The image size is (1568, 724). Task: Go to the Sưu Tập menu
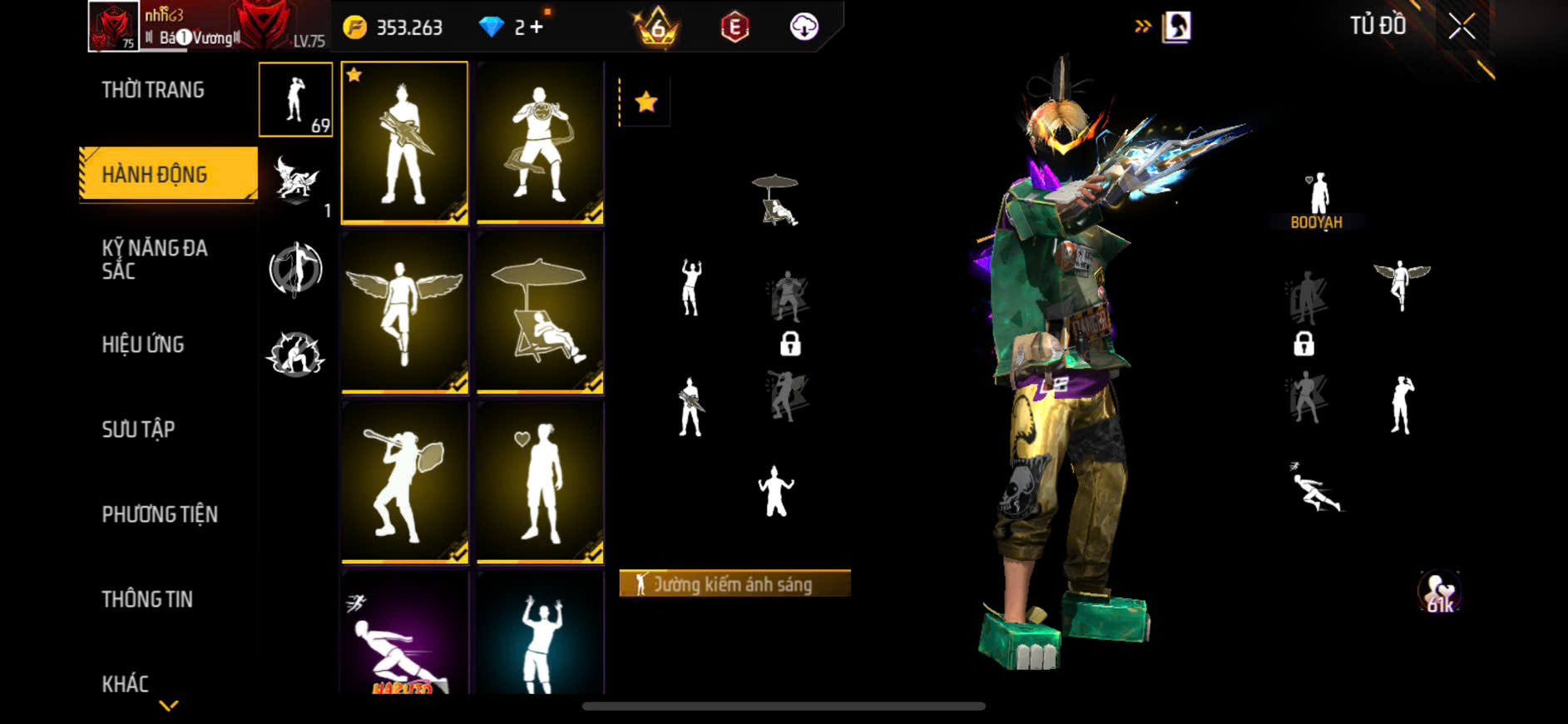pyautogui.click(x=138, y=429)
